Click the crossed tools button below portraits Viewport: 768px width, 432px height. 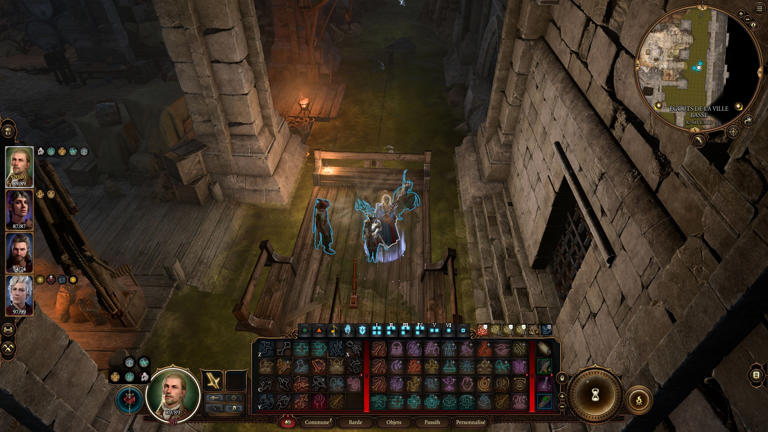8,349
